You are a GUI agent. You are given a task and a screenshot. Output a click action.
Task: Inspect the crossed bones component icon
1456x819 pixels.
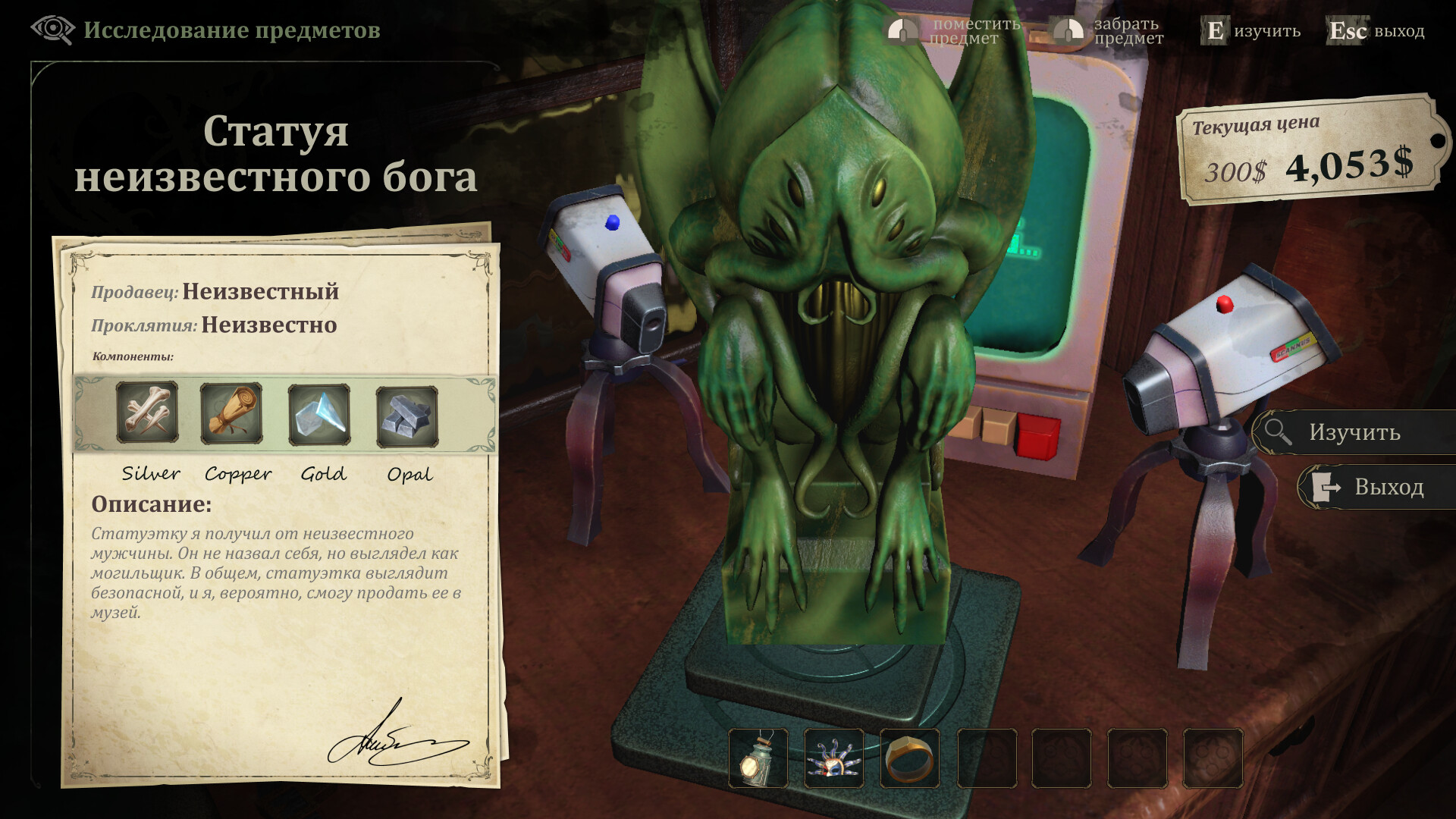147,413
